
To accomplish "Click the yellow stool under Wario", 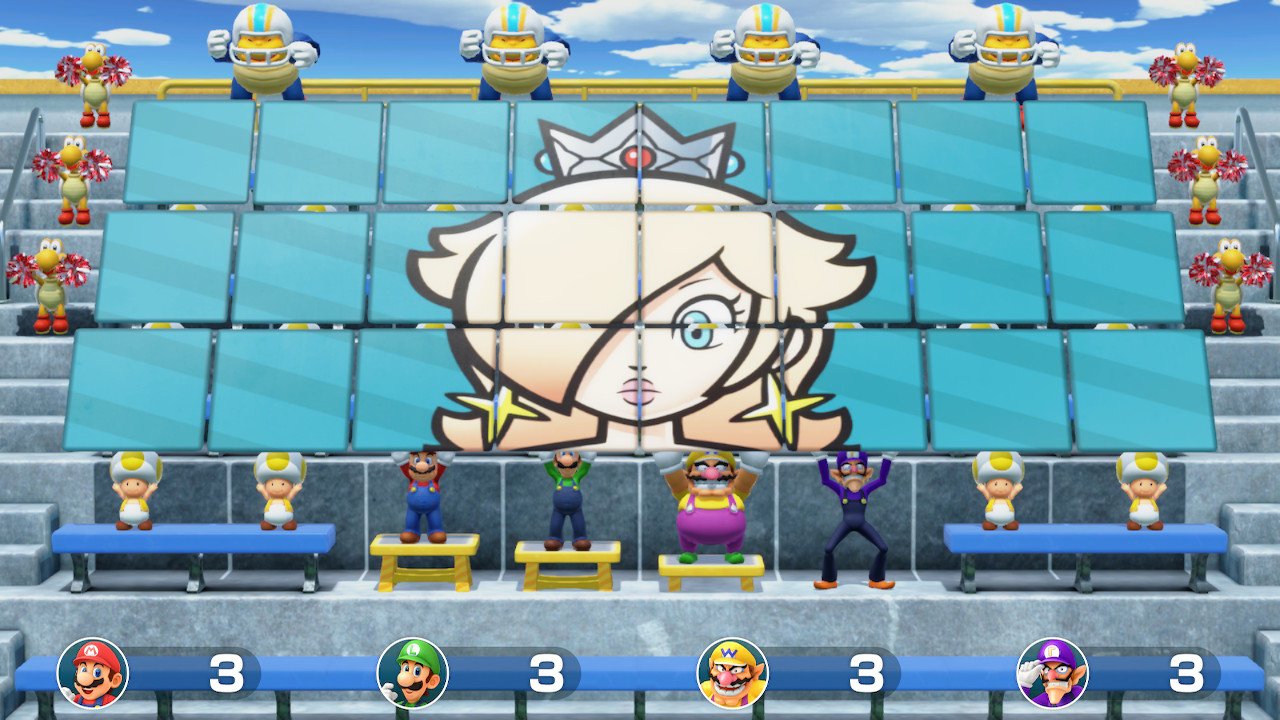I will pos(710,565).
